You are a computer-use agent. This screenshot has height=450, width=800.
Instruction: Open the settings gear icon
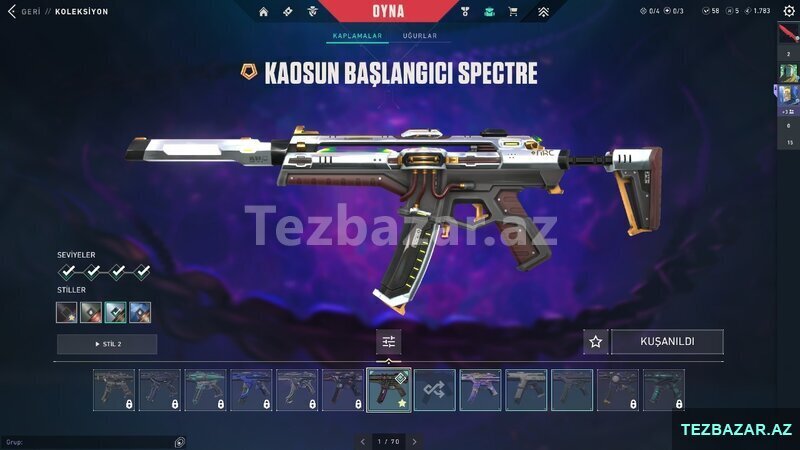tap(788, 11)
